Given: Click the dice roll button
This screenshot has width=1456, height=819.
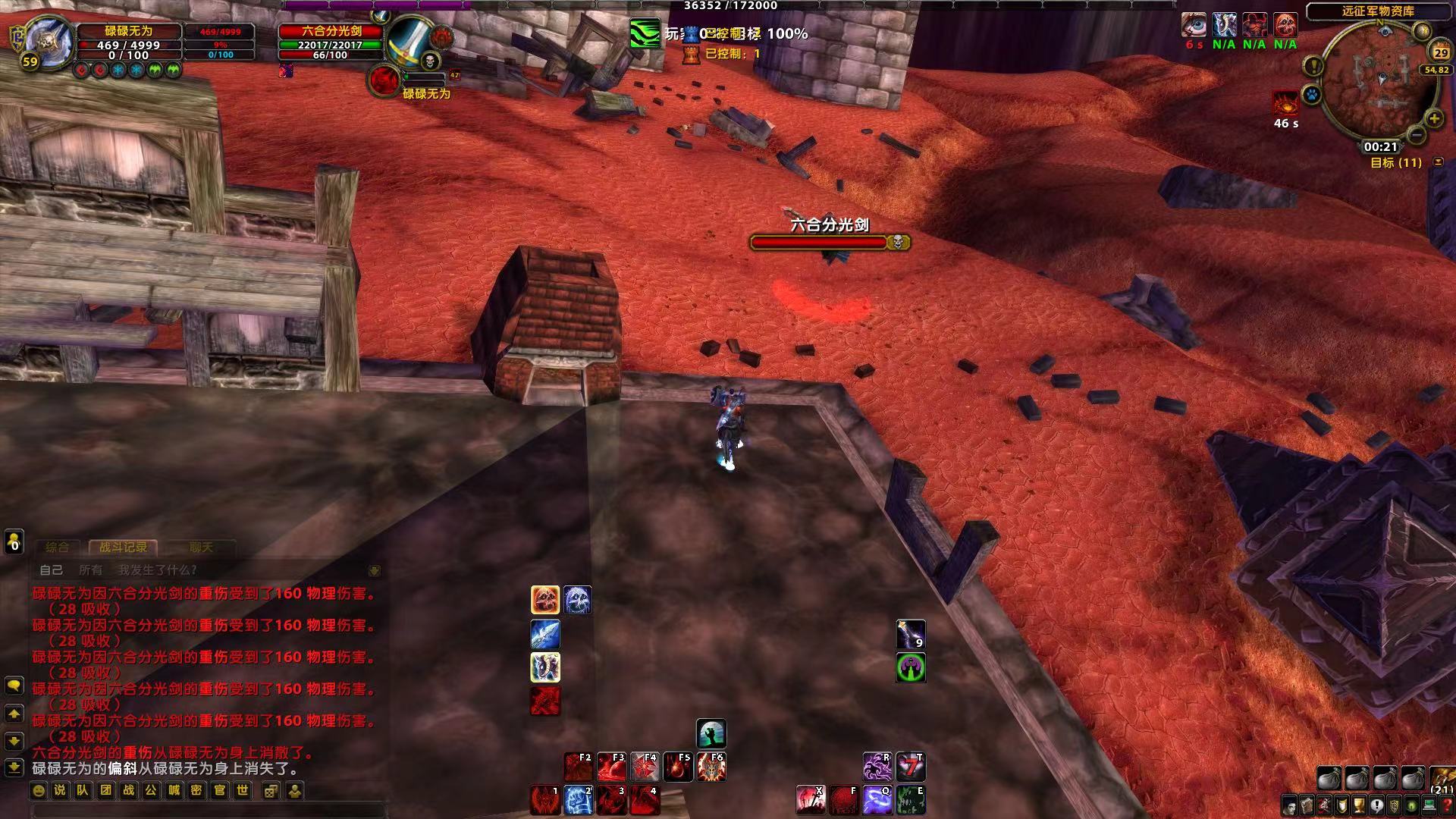Looking at the screenshot, I should (x=271, y=791).
